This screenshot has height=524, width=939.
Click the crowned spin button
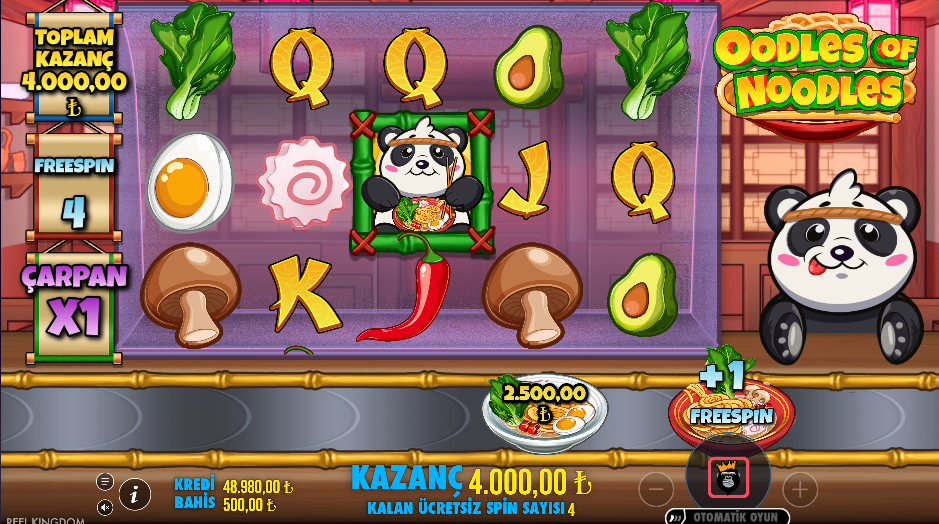pyautogui.click(x=728, y=478)
